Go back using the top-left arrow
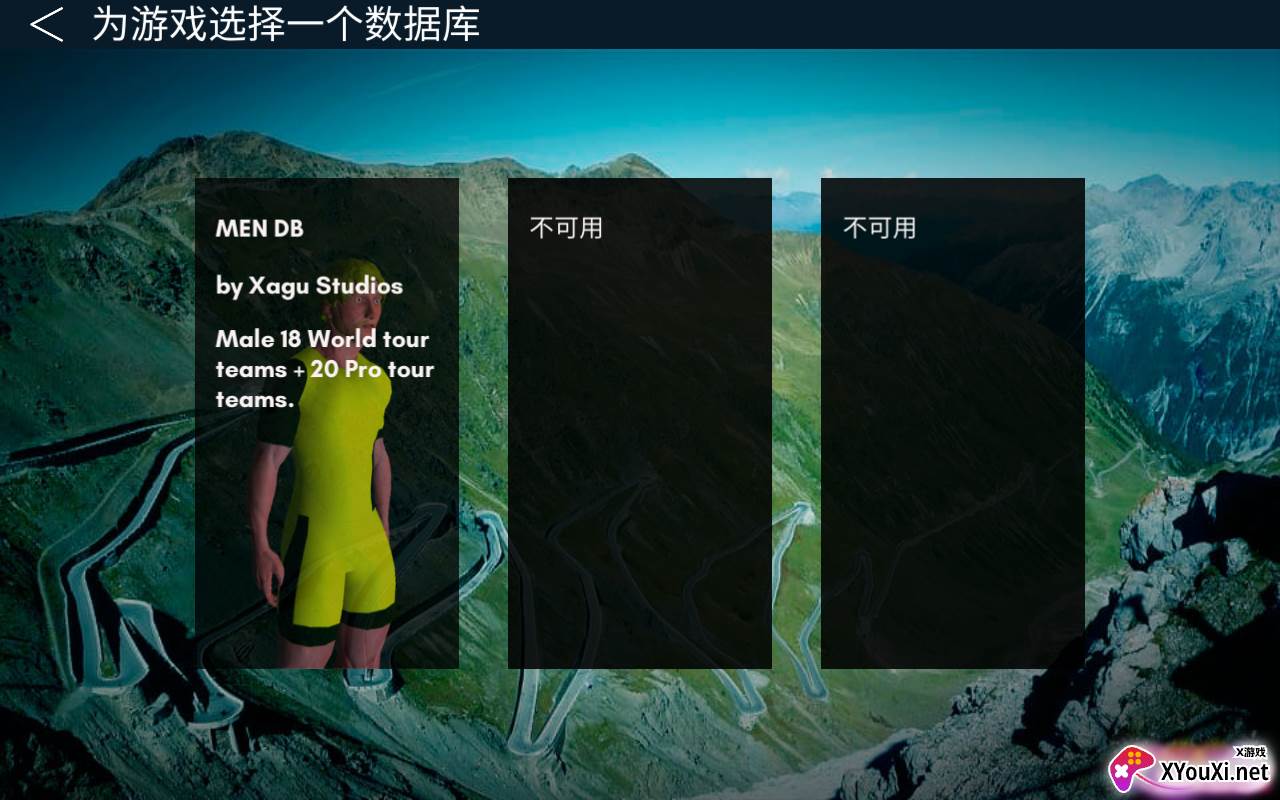 click(46, 24)
